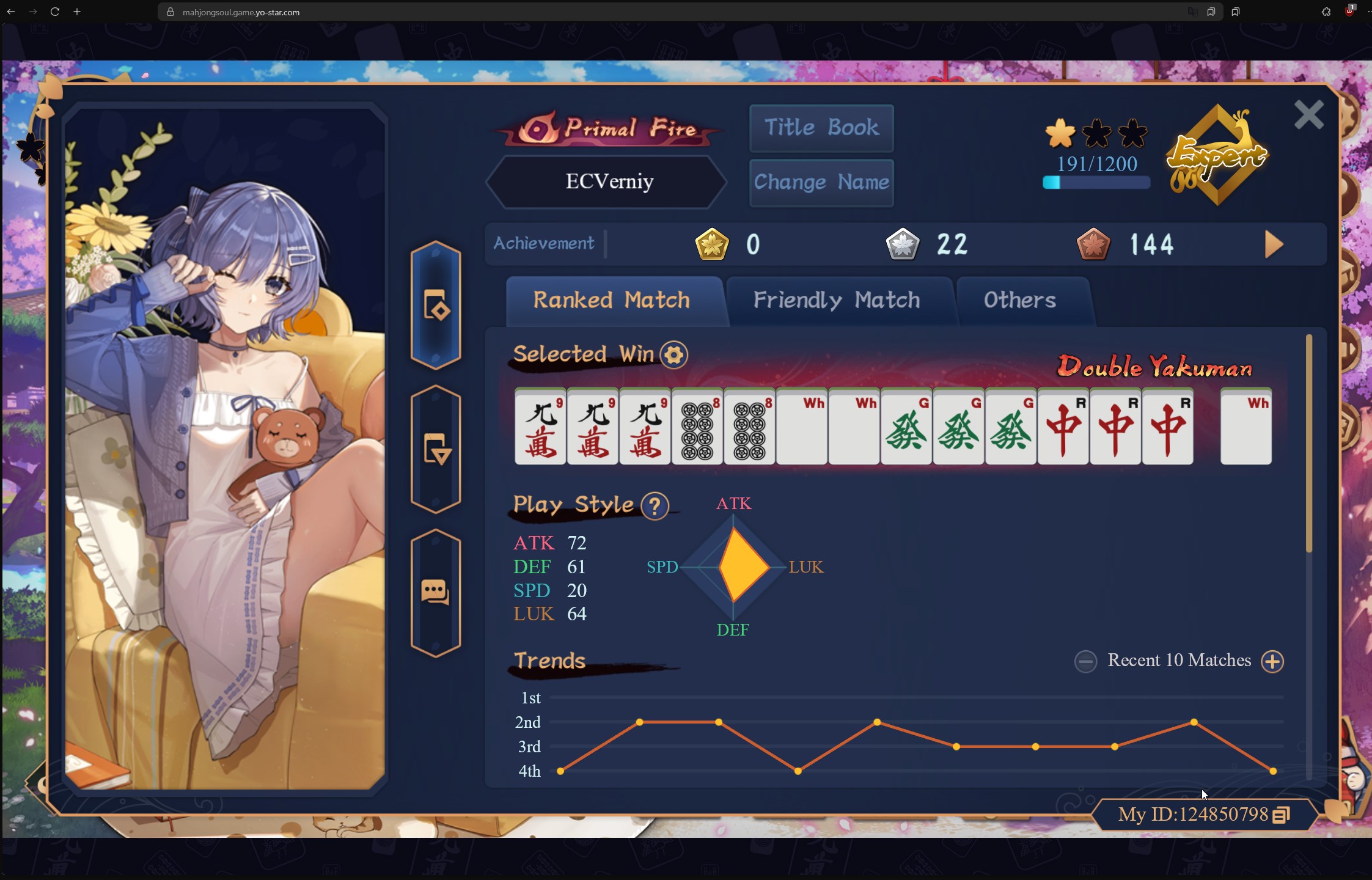
Task: Open the Others tab
Action: tap(1019, 300)
